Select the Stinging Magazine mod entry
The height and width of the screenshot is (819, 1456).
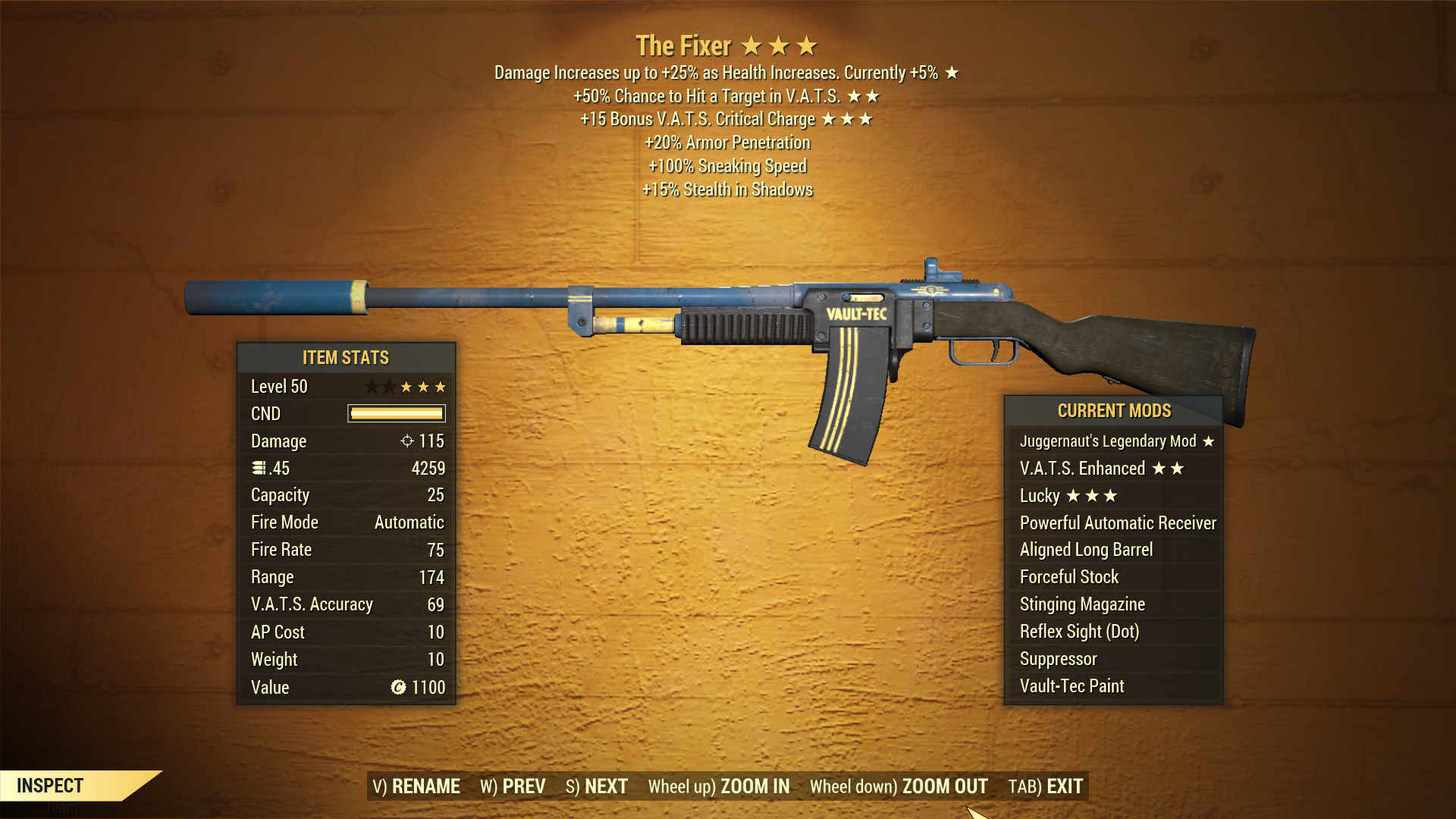pyautogui.click(x=1081, y=604)
